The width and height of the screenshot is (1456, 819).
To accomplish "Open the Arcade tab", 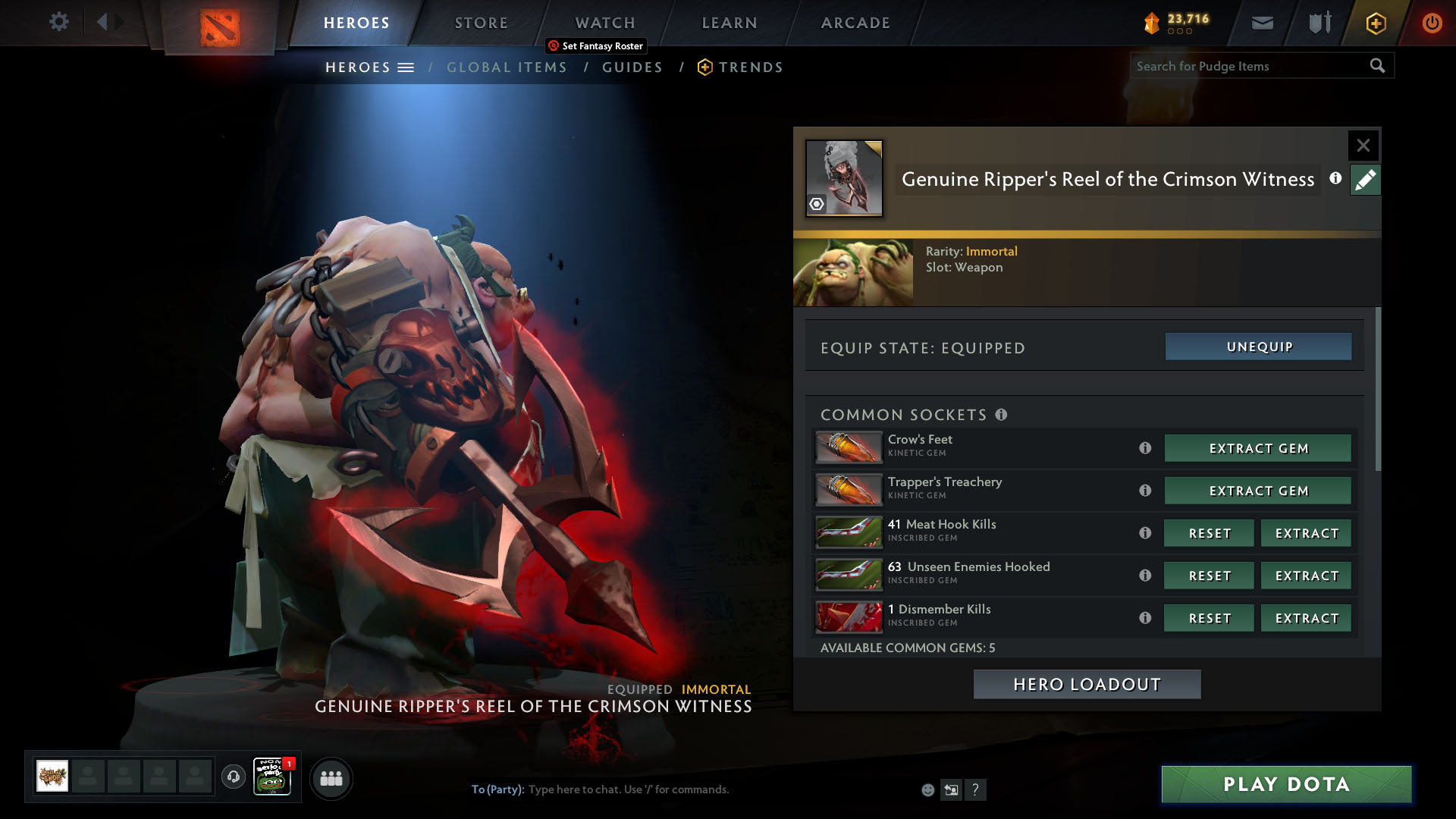I will [855, 23].
